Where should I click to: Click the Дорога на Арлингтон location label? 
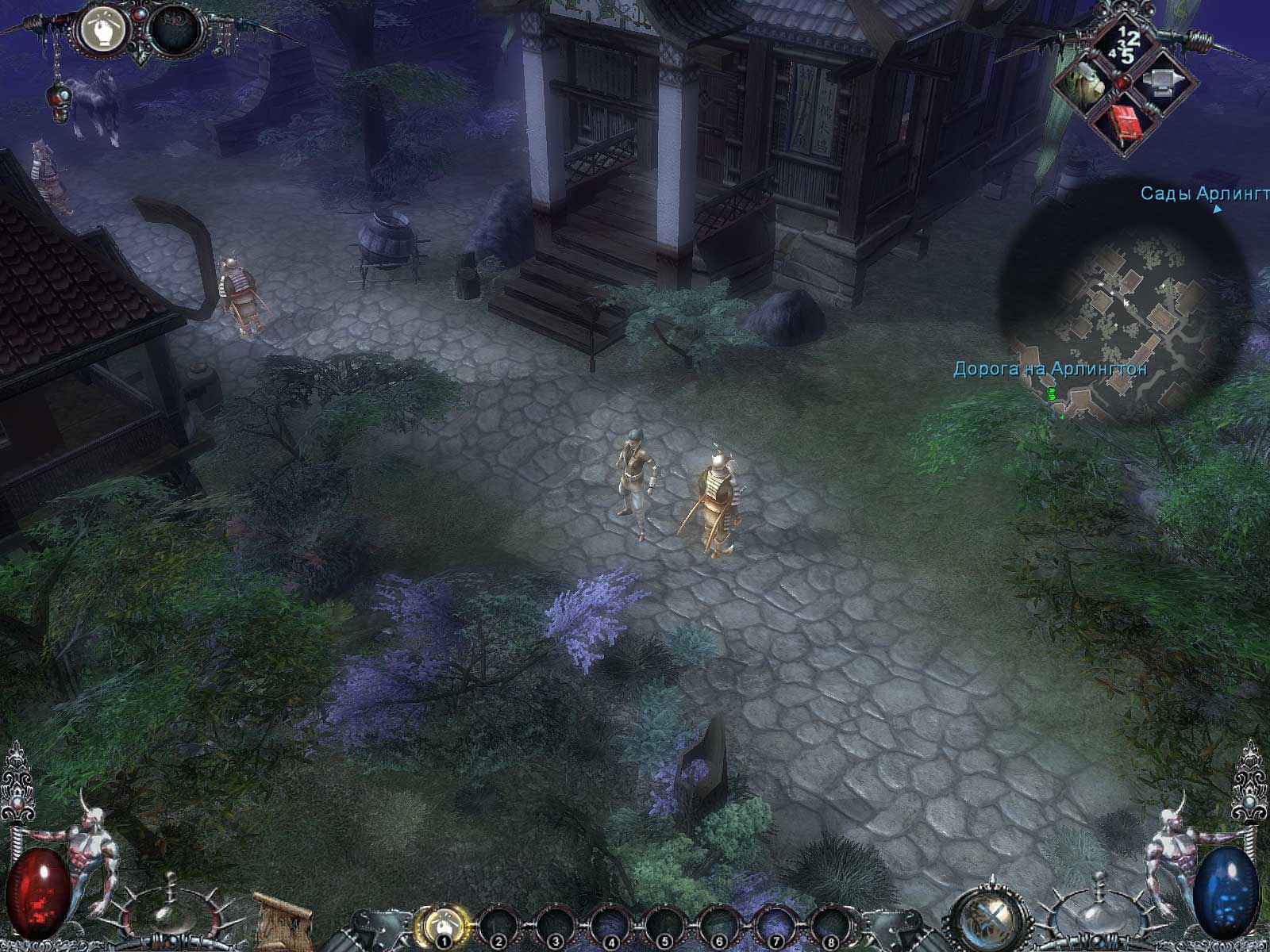tap(1049, 367)
